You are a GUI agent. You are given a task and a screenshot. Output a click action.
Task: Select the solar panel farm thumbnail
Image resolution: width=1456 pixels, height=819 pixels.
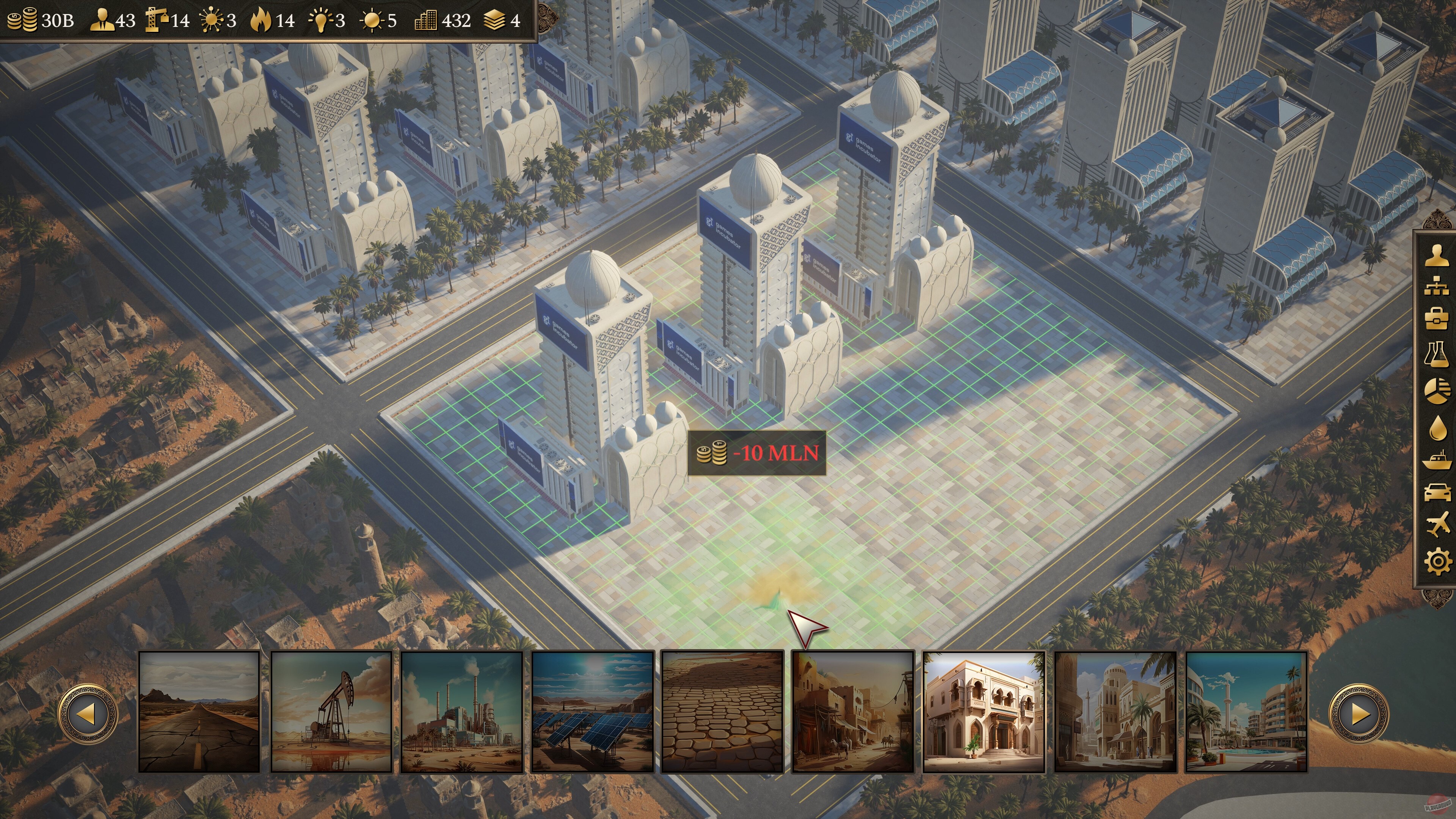coord(592,713)
